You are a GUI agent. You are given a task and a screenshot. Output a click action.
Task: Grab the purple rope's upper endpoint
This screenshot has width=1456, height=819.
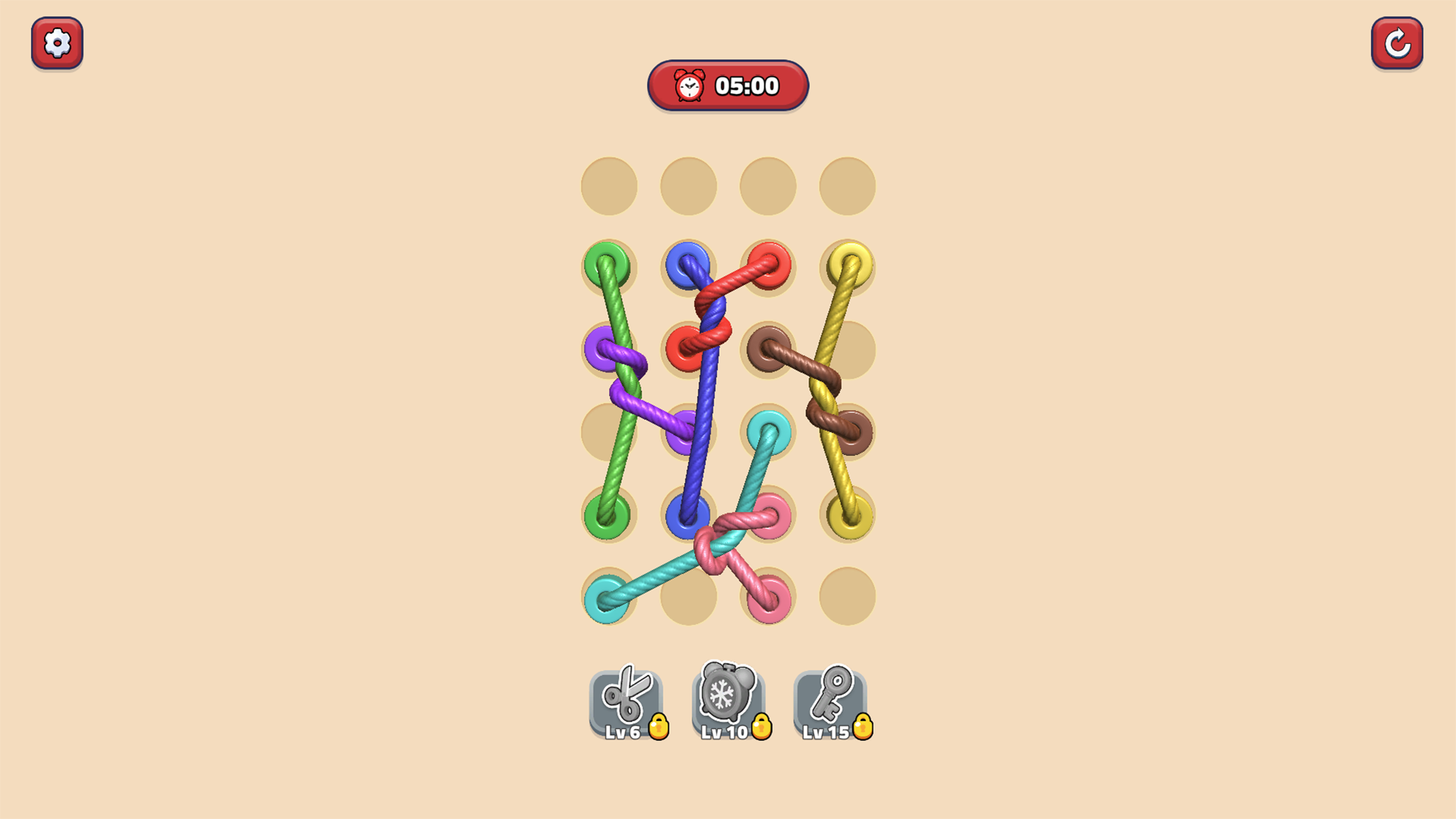(601, 350)
